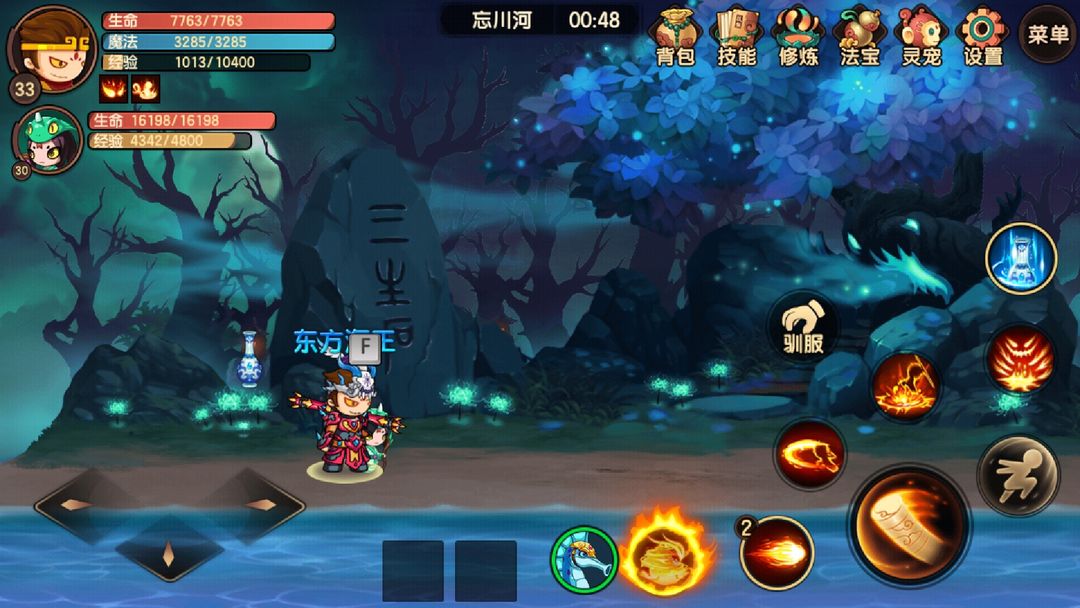Open the 背包 backpack menu
This screenshot has width=1080, height=608.
tap(675, 36)
